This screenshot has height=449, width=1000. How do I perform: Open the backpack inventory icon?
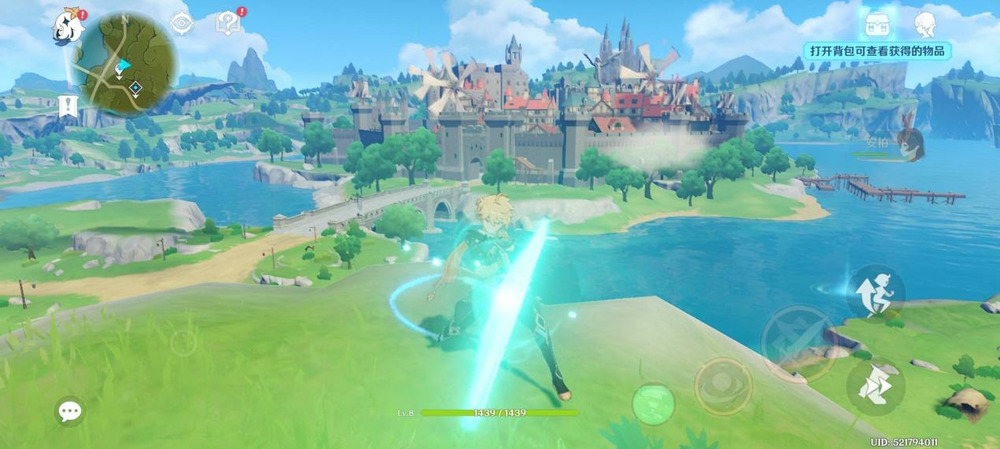(875, 22)
